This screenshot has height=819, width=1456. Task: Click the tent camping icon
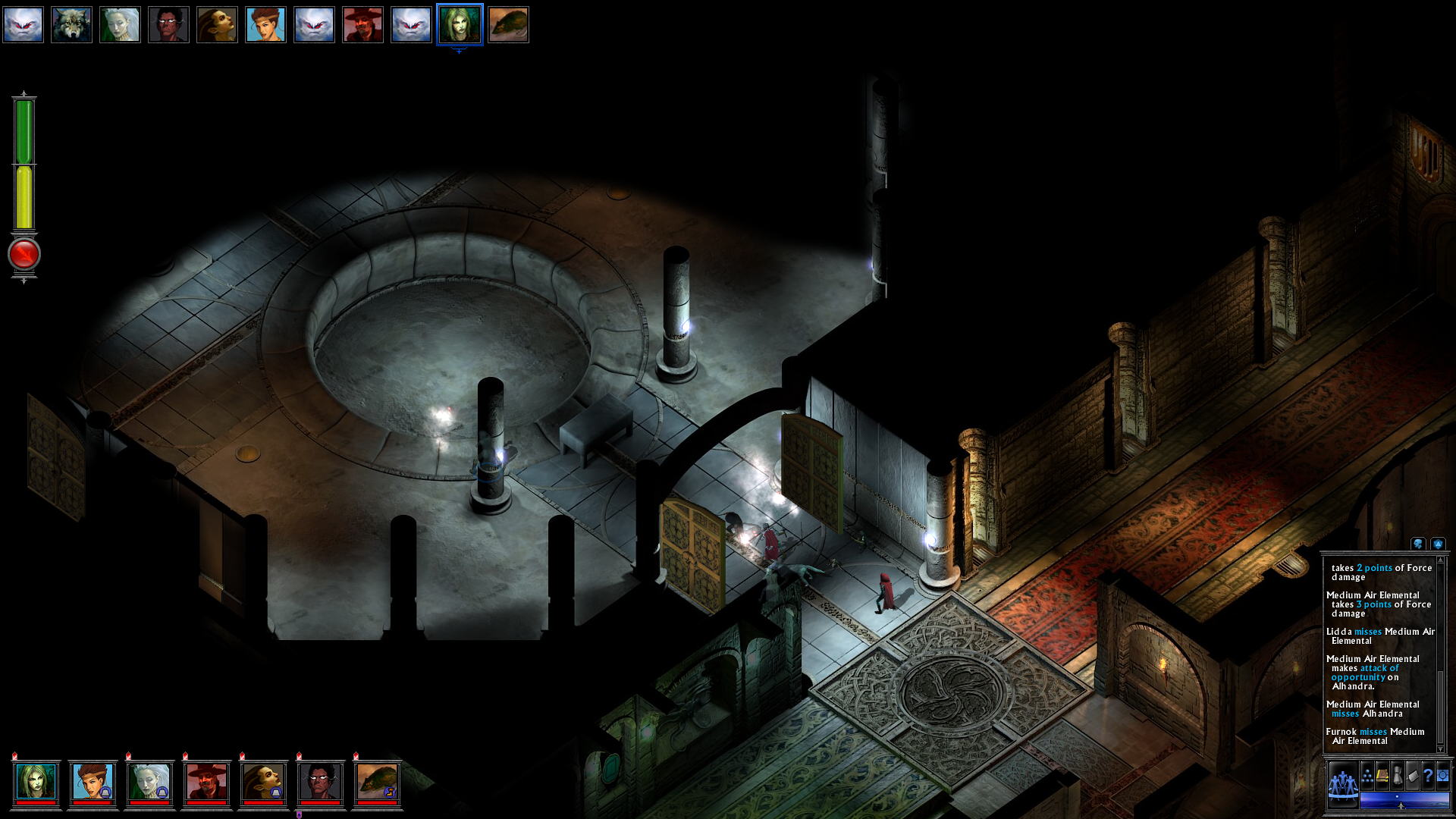click(x=1412, y=775)
